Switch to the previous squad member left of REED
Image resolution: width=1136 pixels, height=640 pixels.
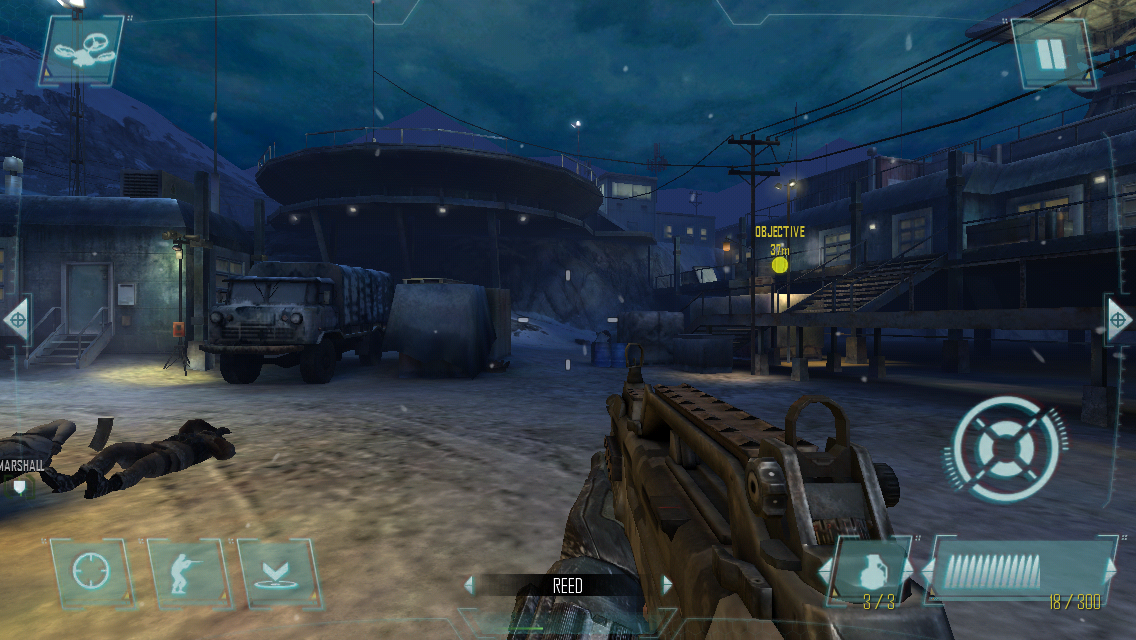[x=468, y=585]
